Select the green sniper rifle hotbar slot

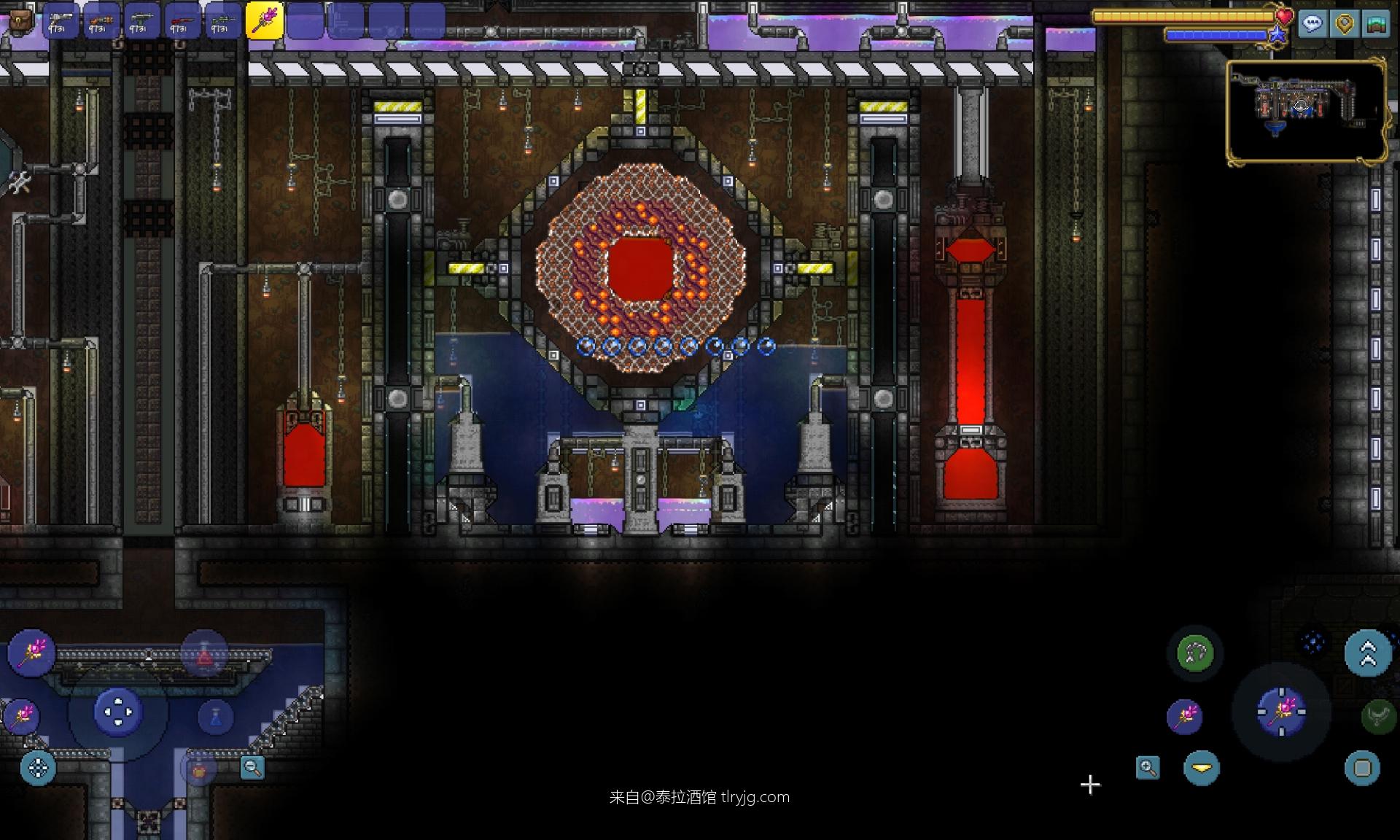222,20
